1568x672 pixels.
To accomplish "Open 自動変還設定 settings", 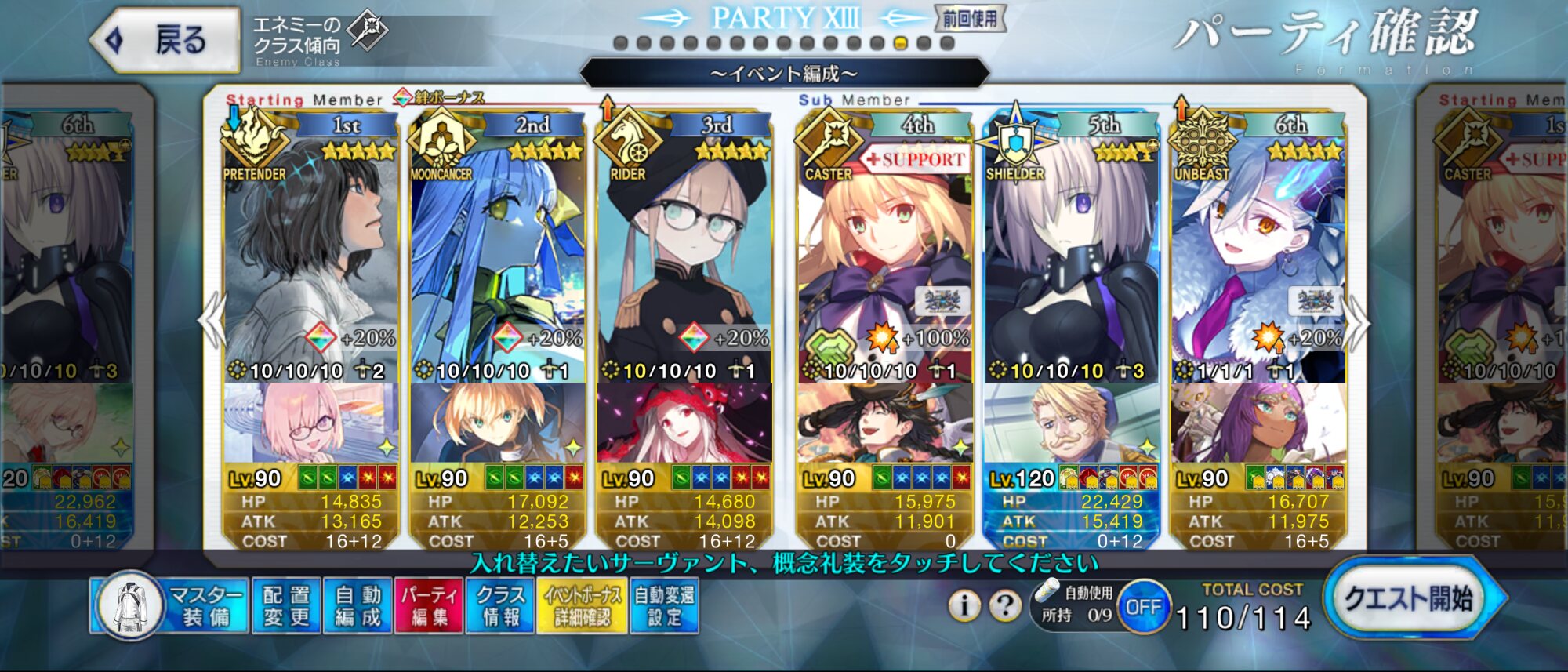I will (x=664, y=605).
